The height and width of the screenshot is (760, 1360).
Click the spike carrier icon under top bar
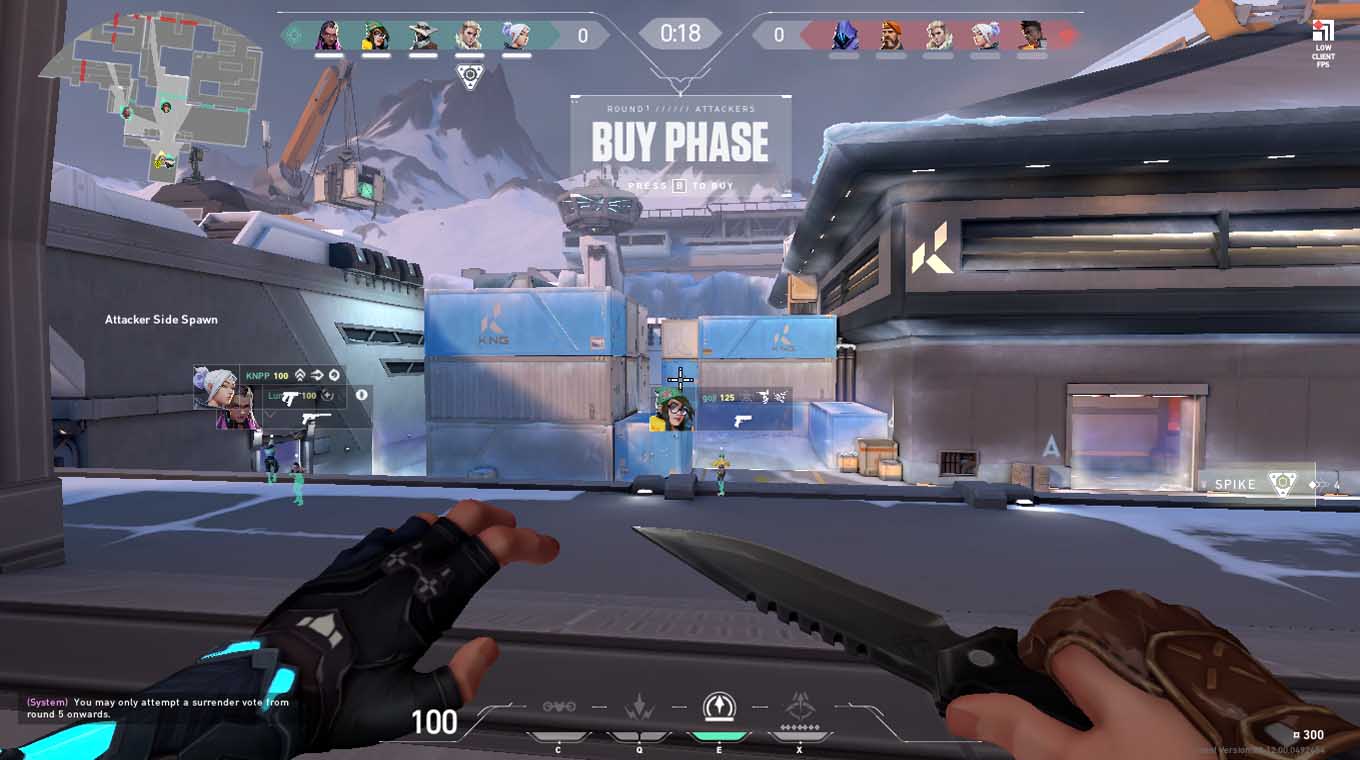pyautogui.click(x=468, y=74)
